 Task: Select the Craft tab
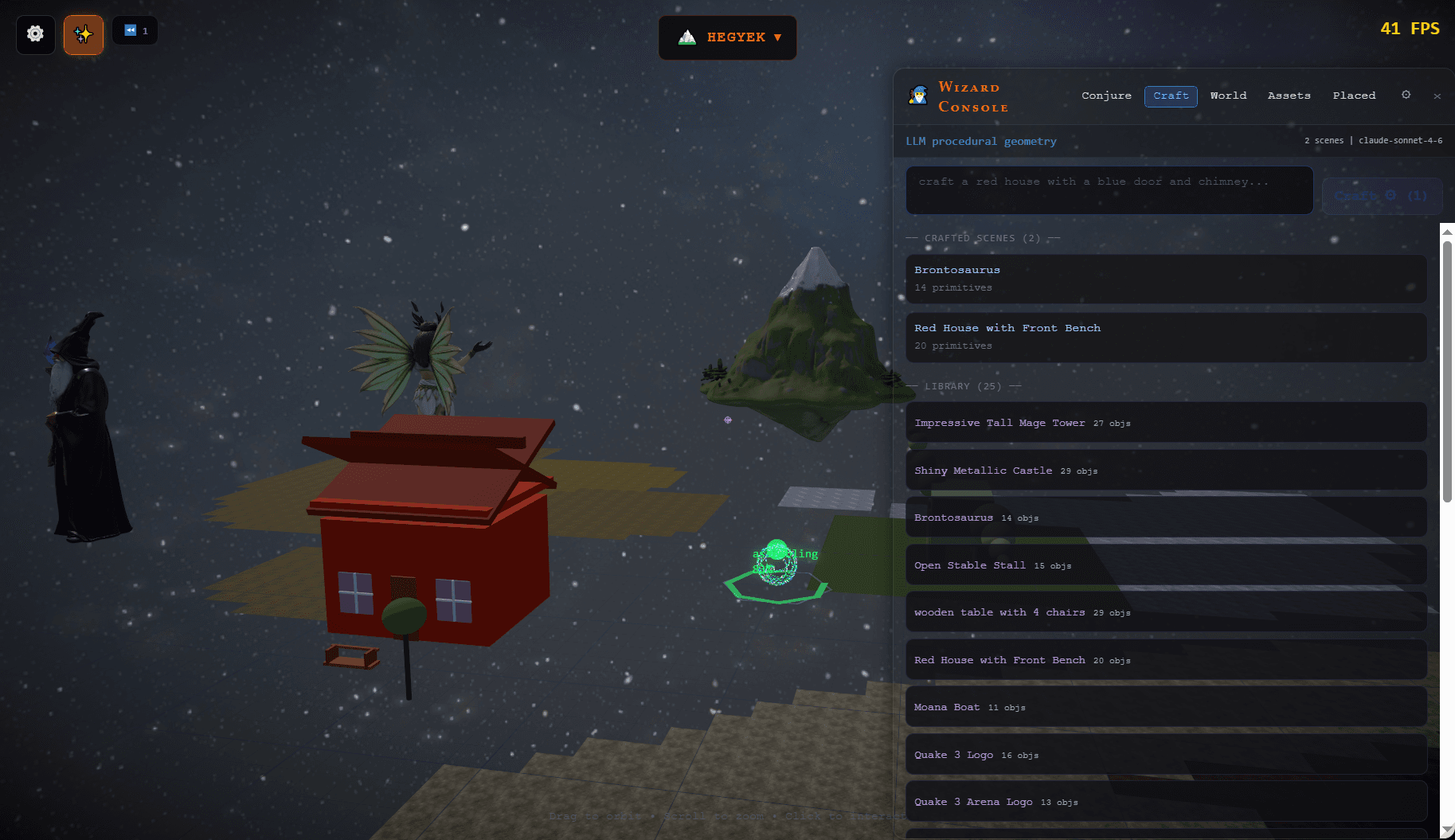(1171, 96)
